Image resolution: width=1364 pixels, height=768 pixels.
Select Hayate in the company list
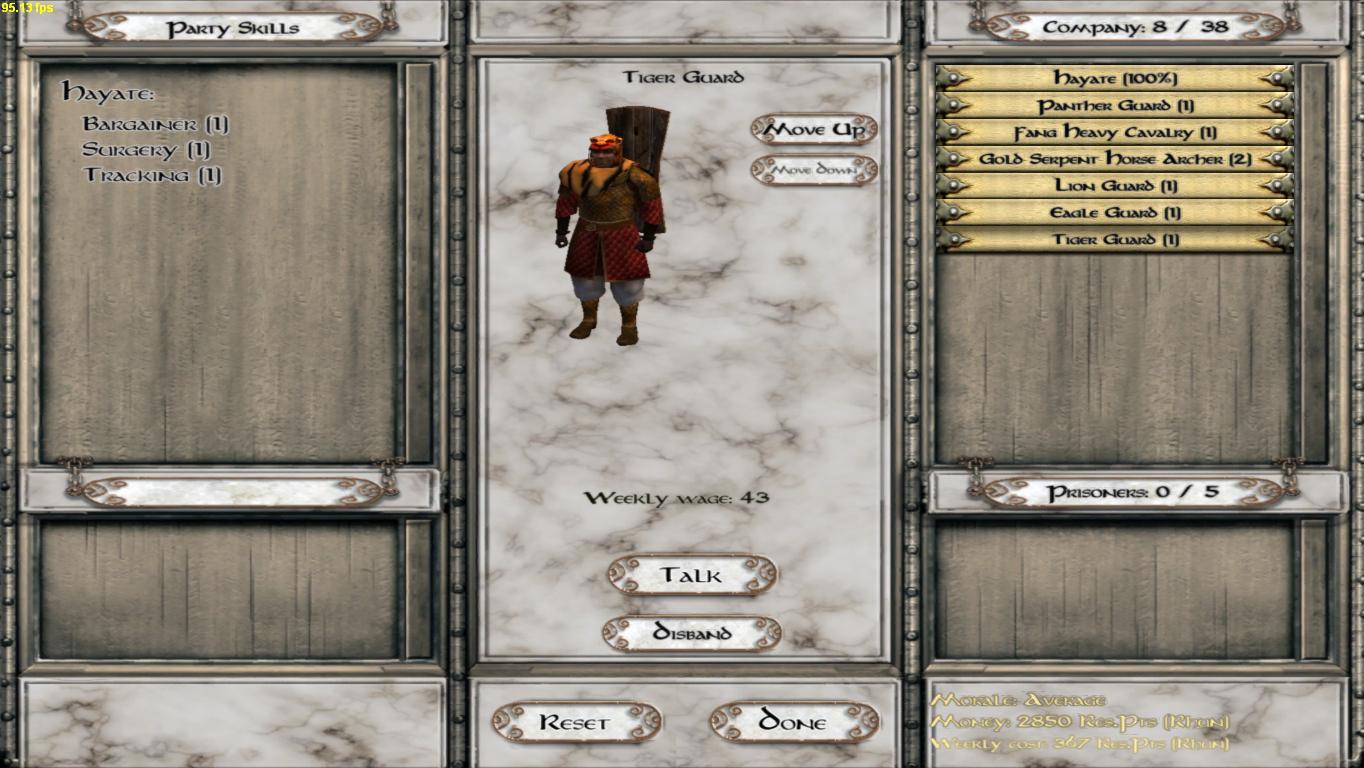(1114, 78)
